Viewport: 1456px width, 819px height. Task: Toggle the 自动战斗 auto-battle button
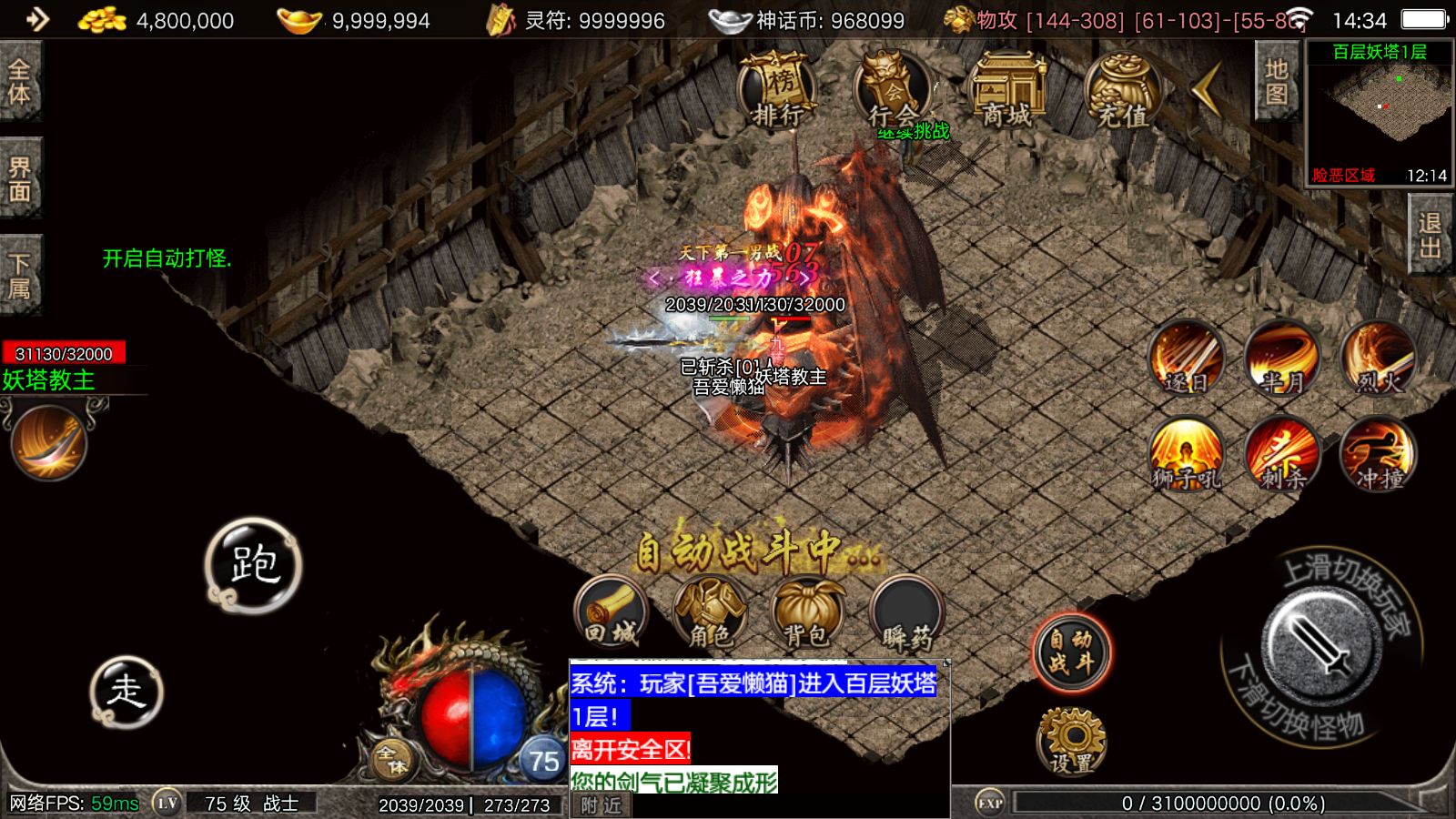pyautogui.click(x=1072, y=652)
